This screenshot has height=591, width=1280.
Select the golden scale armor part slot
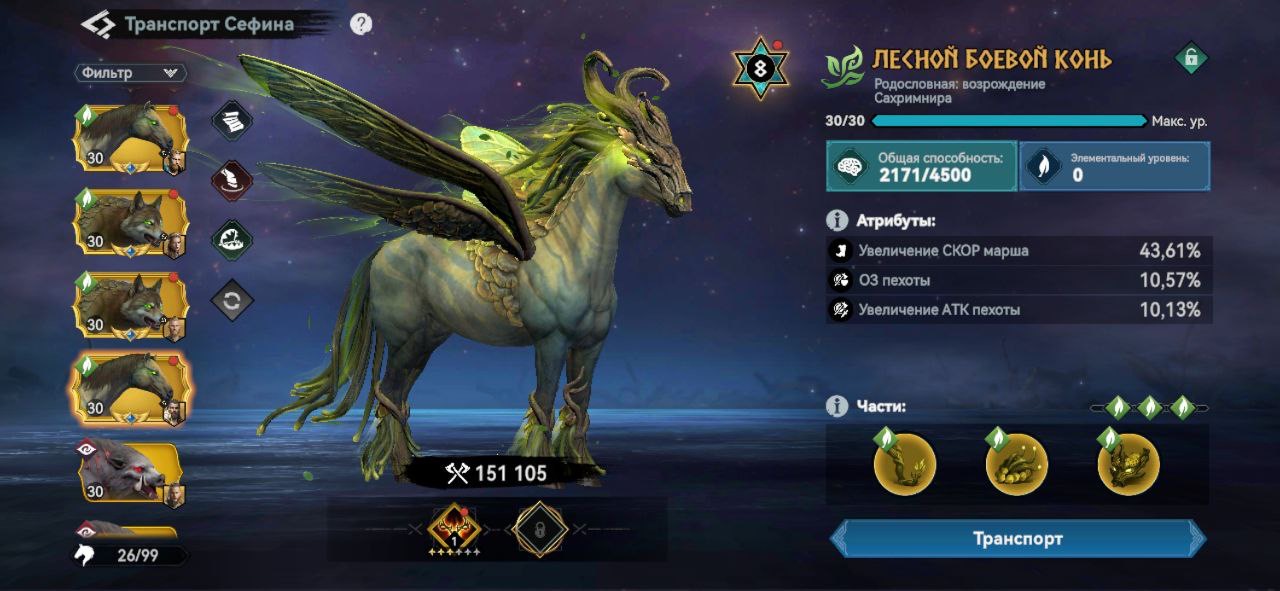click(x=1016, y=464)
